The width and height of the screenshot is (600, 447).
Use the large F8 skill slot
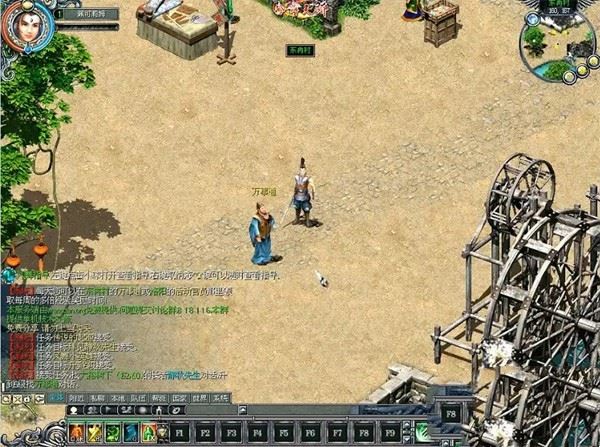tap(450, 411)
